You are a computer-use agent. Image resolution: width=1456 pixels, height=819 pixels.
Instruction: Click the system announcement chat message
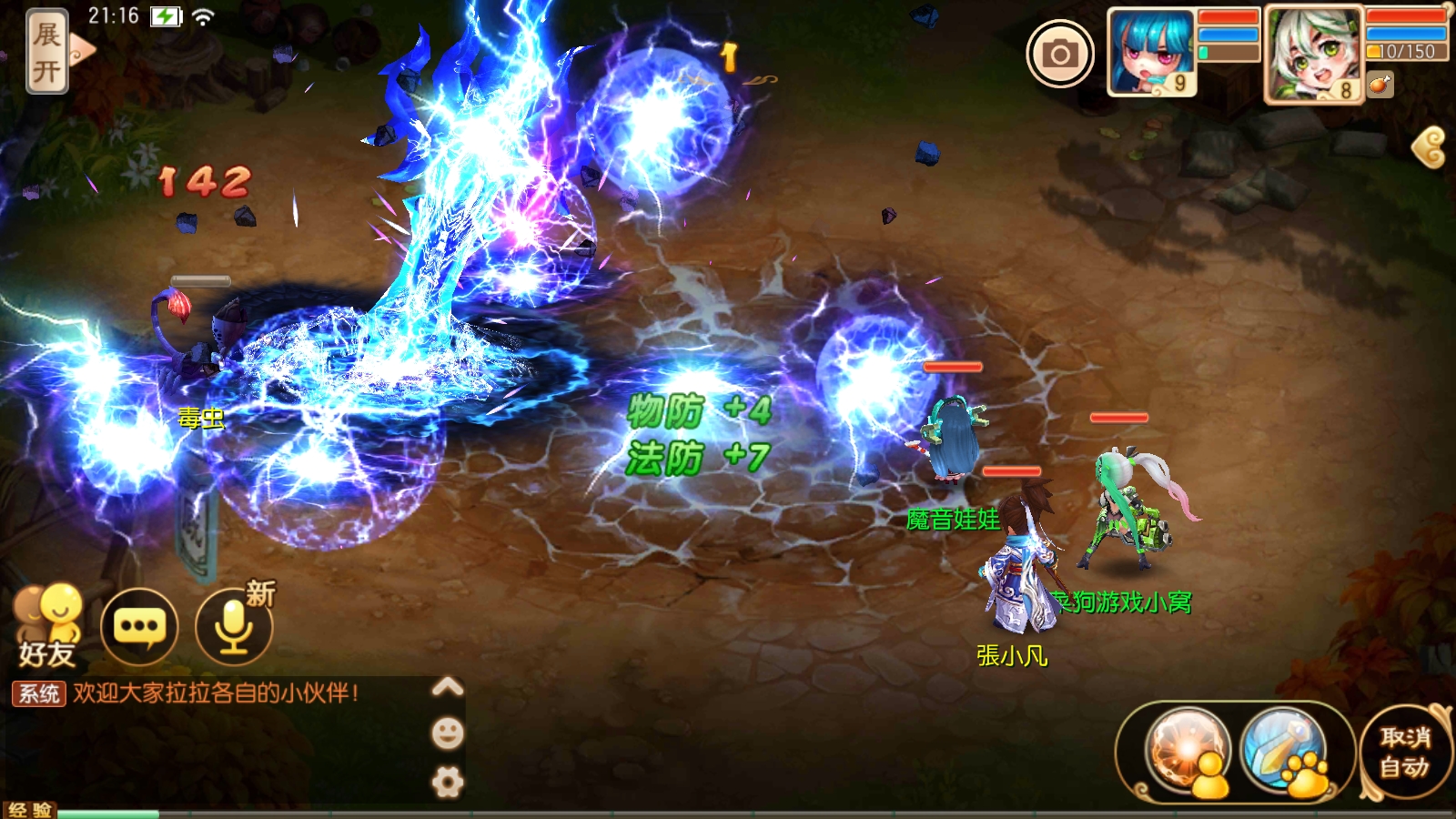[x=215, y=693]
